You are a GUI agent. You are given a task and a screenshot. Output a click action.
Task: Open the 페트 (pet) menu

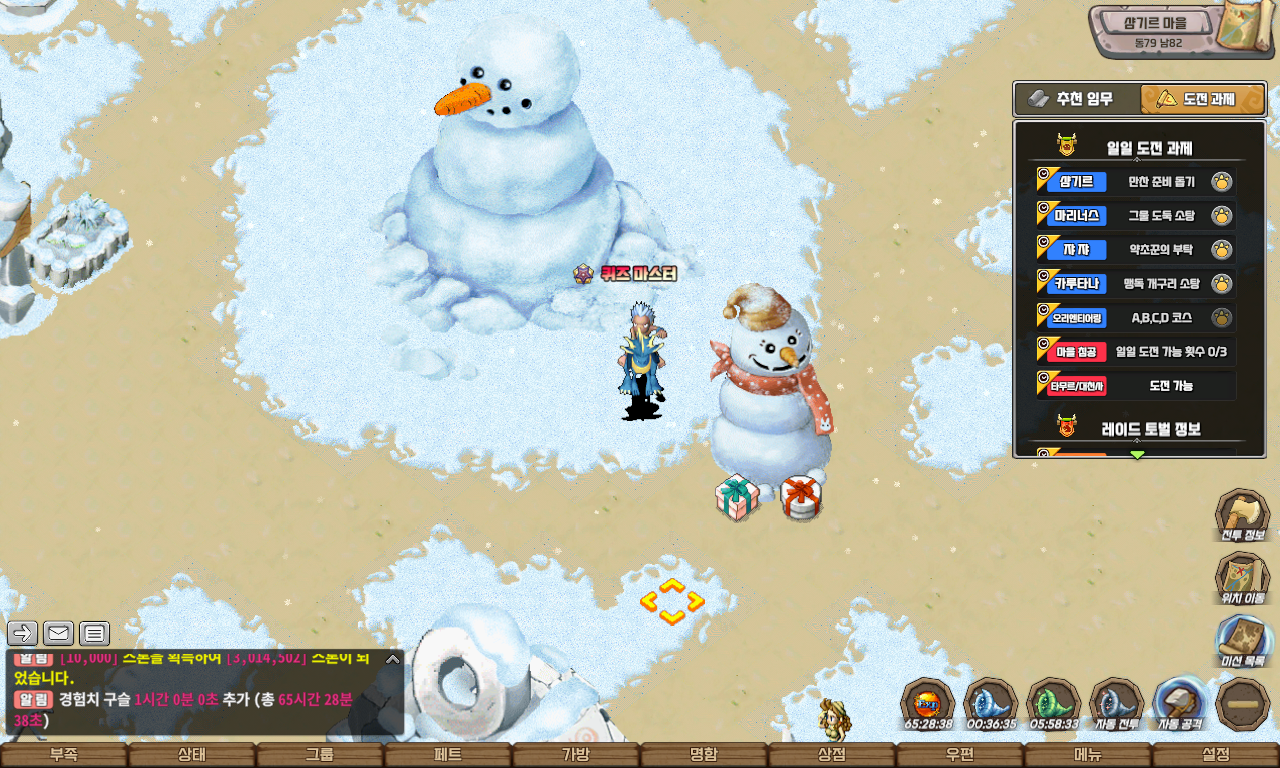click(x=448, y=755)
